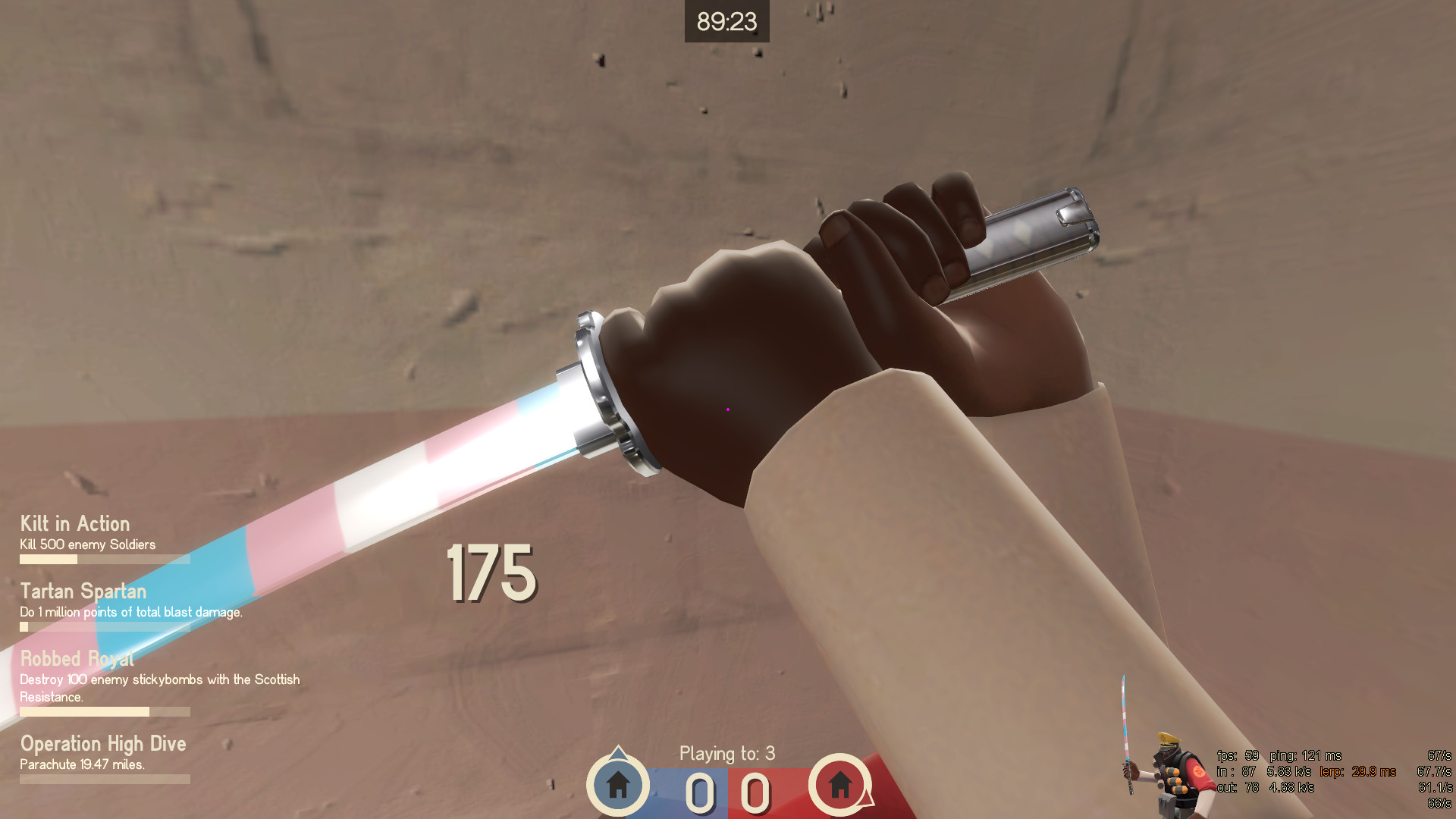Click the round timer showing 89:23
Image resolution: width=1456 pixels, height=819 pixels.
pos(726,22)
